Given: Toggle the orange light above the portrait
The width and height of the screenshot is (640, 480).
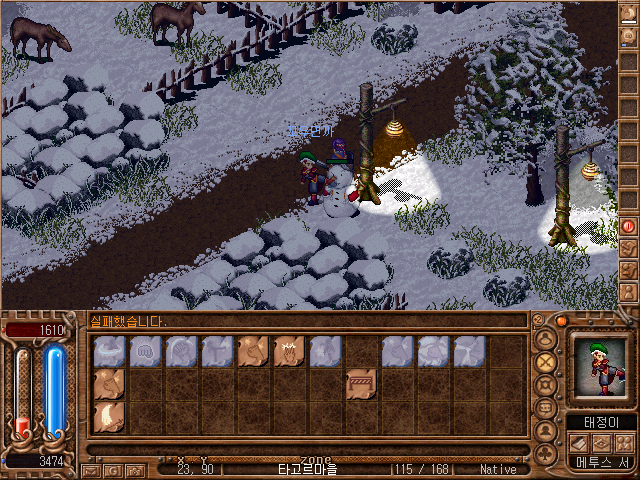Looking at the screenshot, I should tap(561, 321).
